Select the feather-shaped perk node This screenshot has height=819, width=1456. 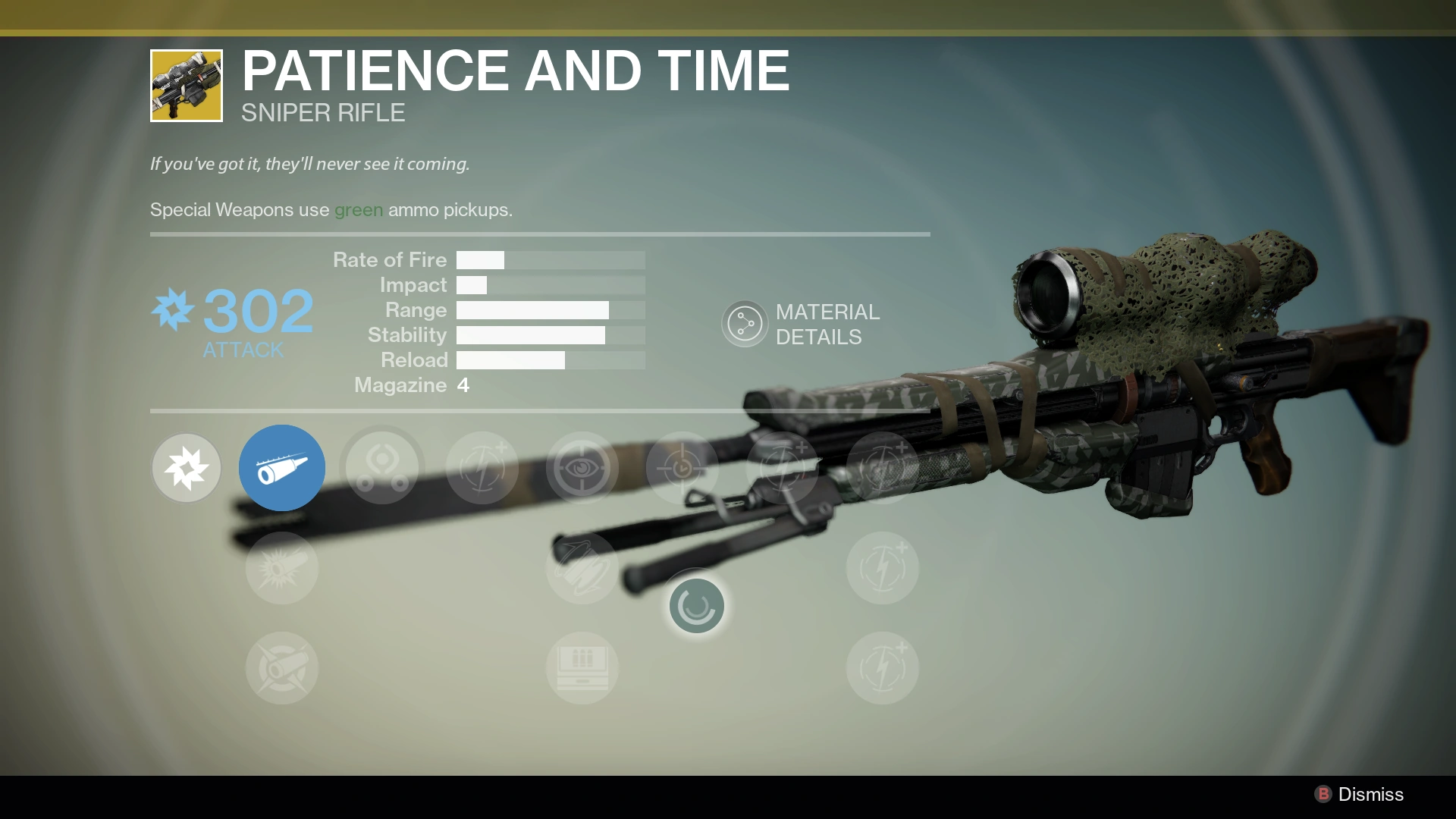coord(582,568)
